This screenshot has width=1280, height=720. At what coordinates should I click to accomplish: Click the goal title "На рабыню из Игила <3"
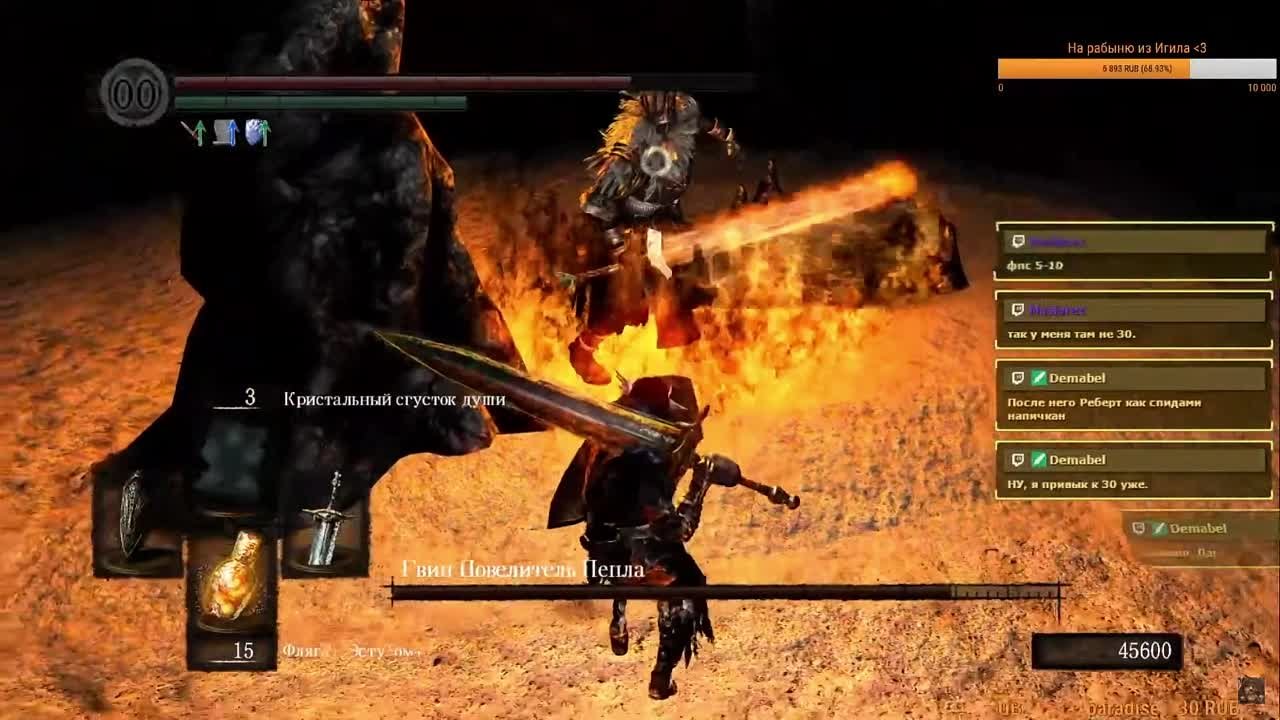click(x=1136, y=44)
